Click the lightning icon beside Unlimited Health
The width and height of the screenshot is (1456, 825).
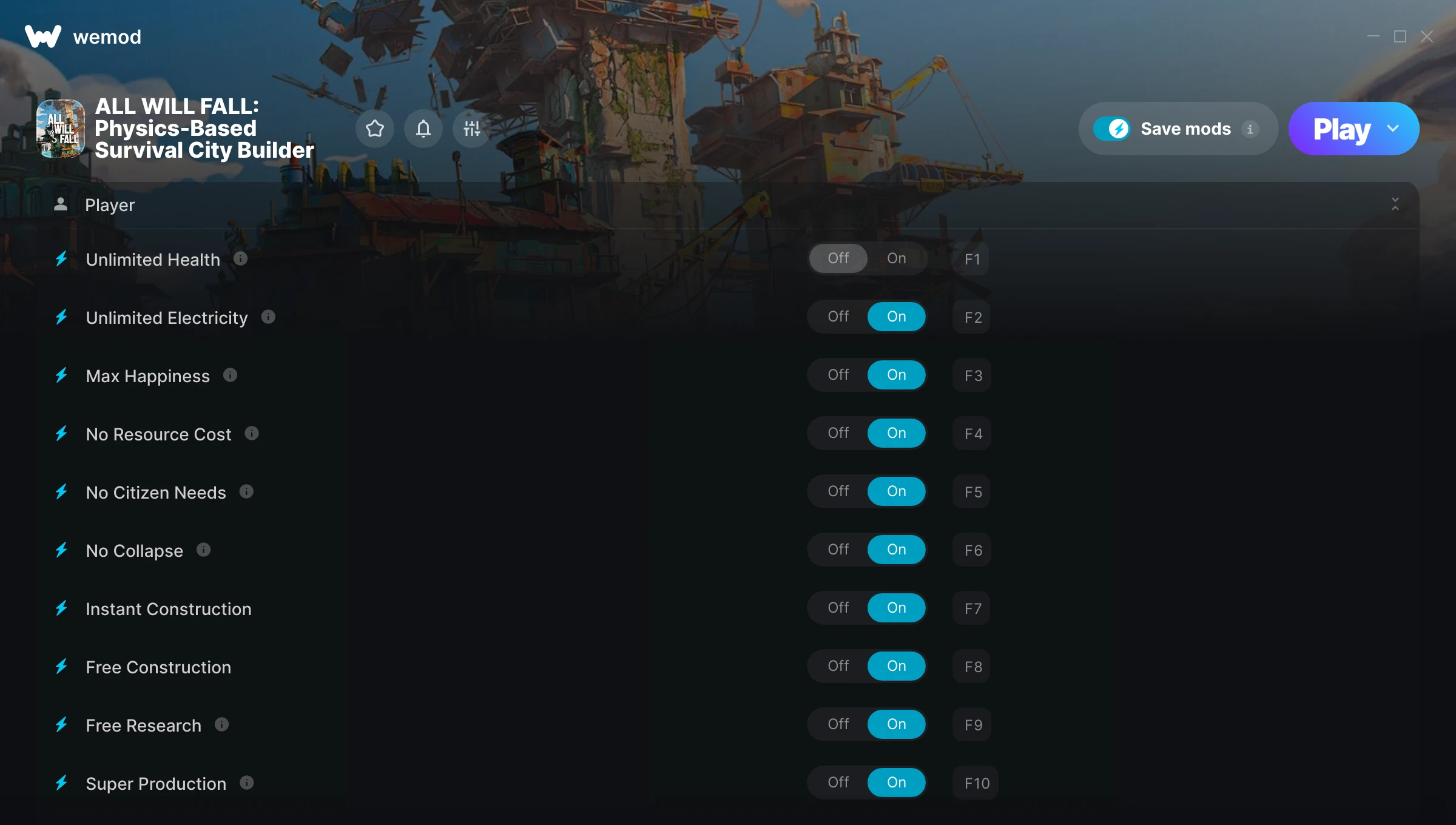tap(62, 258)
